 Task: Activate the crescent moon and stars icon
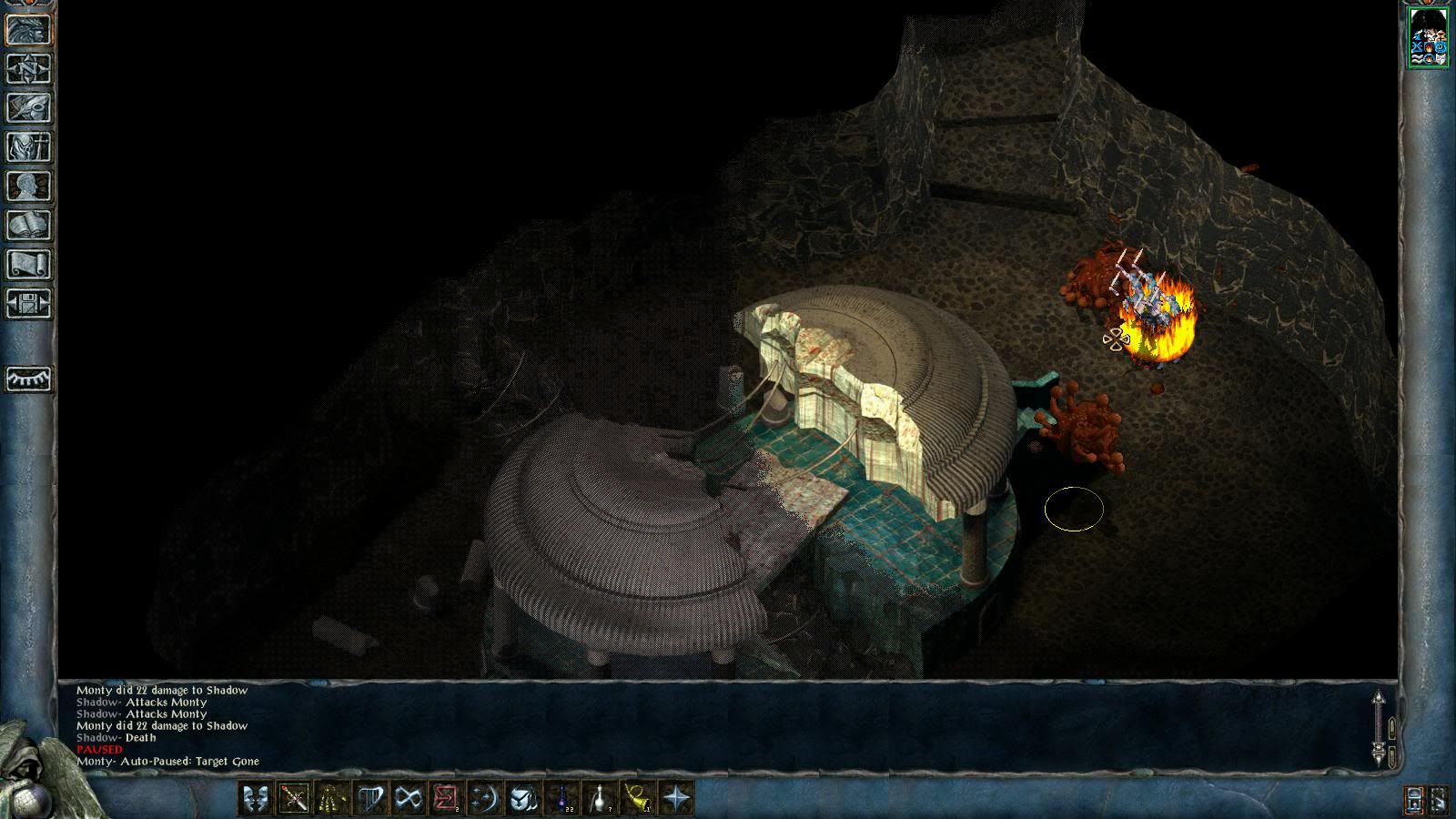point(484,799)
